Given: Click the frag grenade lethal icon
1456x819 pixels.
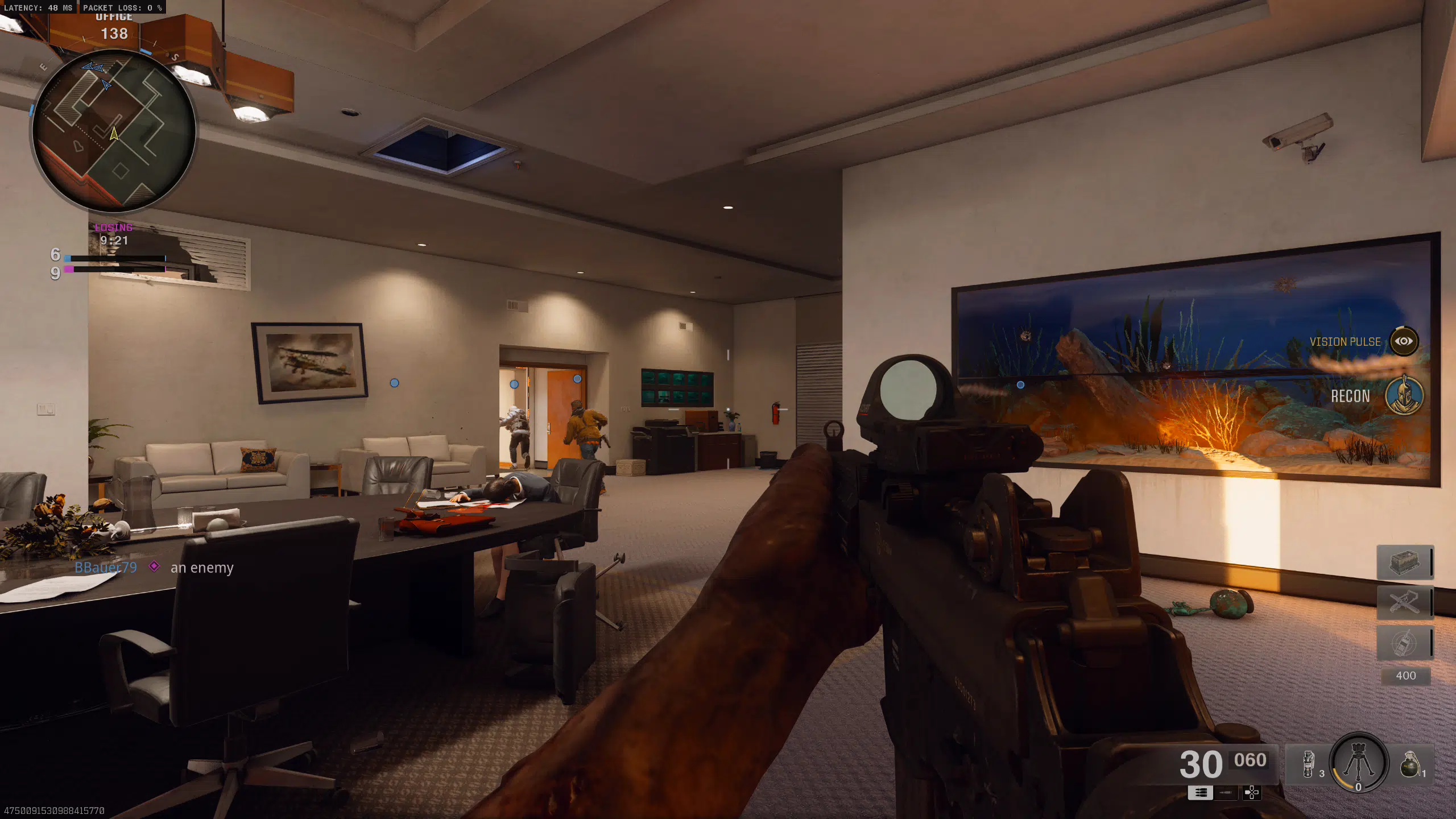Looking at the screenshot, I should (1410, 765).
